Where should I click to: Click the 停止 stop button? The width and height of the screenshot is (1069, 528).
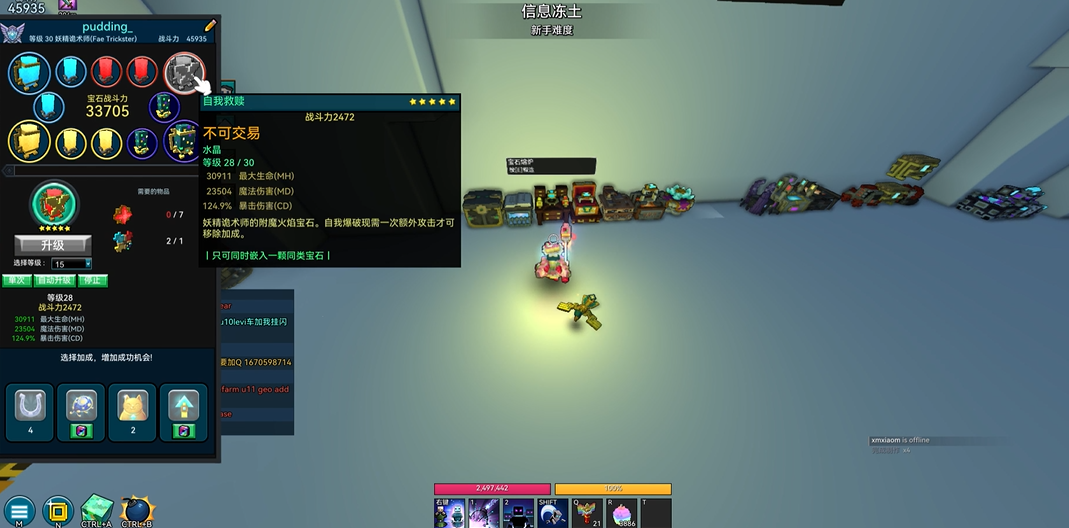point(92,280)
